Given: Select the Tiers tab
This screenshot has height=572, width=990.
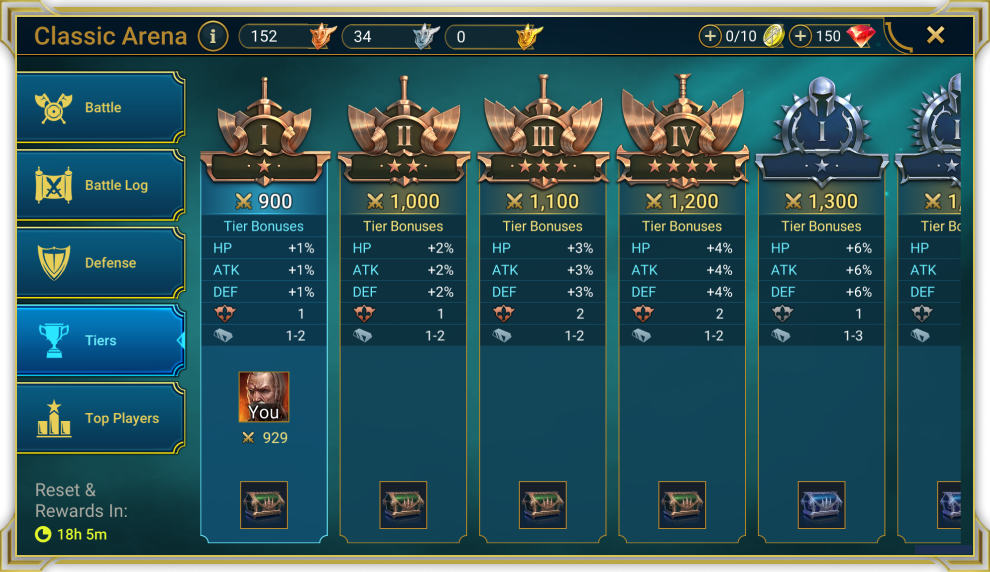Looking at the screenshot, I should click(x=100, y=341).
